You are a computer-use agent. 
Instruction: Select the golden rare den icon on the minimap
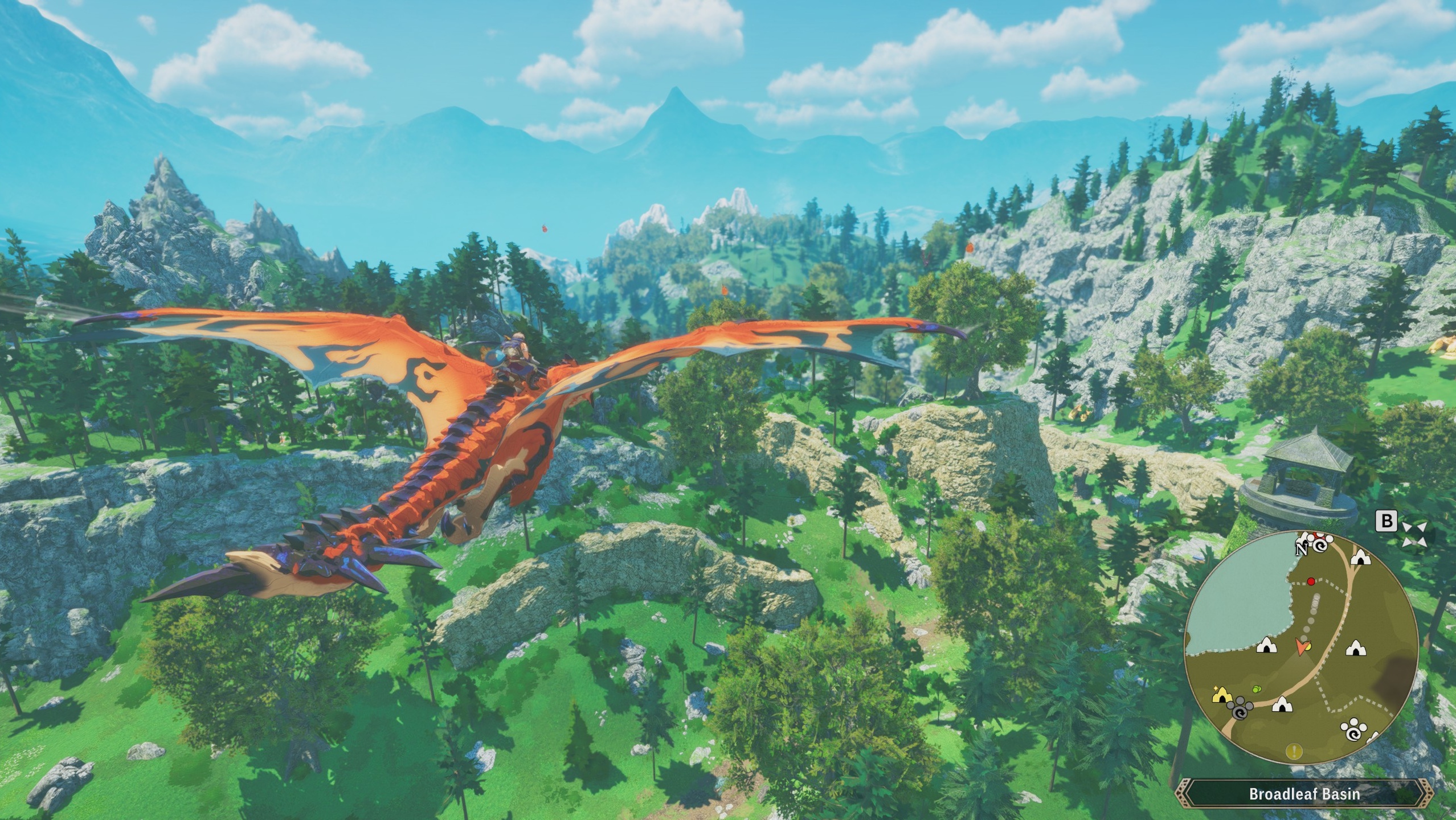click(x=1222, y=697)
